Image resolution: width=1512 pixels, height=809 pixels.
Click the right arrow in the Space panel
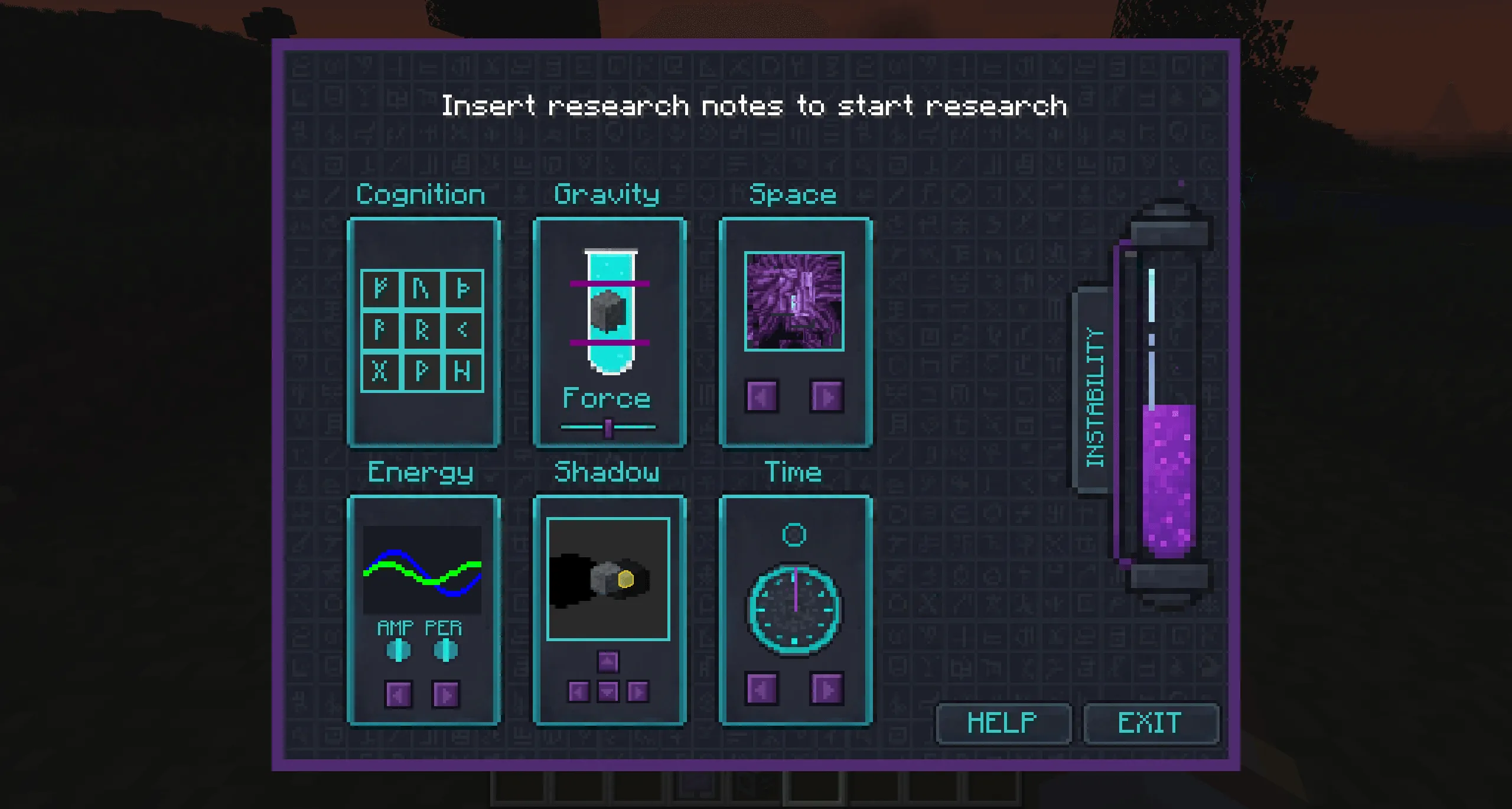click(827, 395)
